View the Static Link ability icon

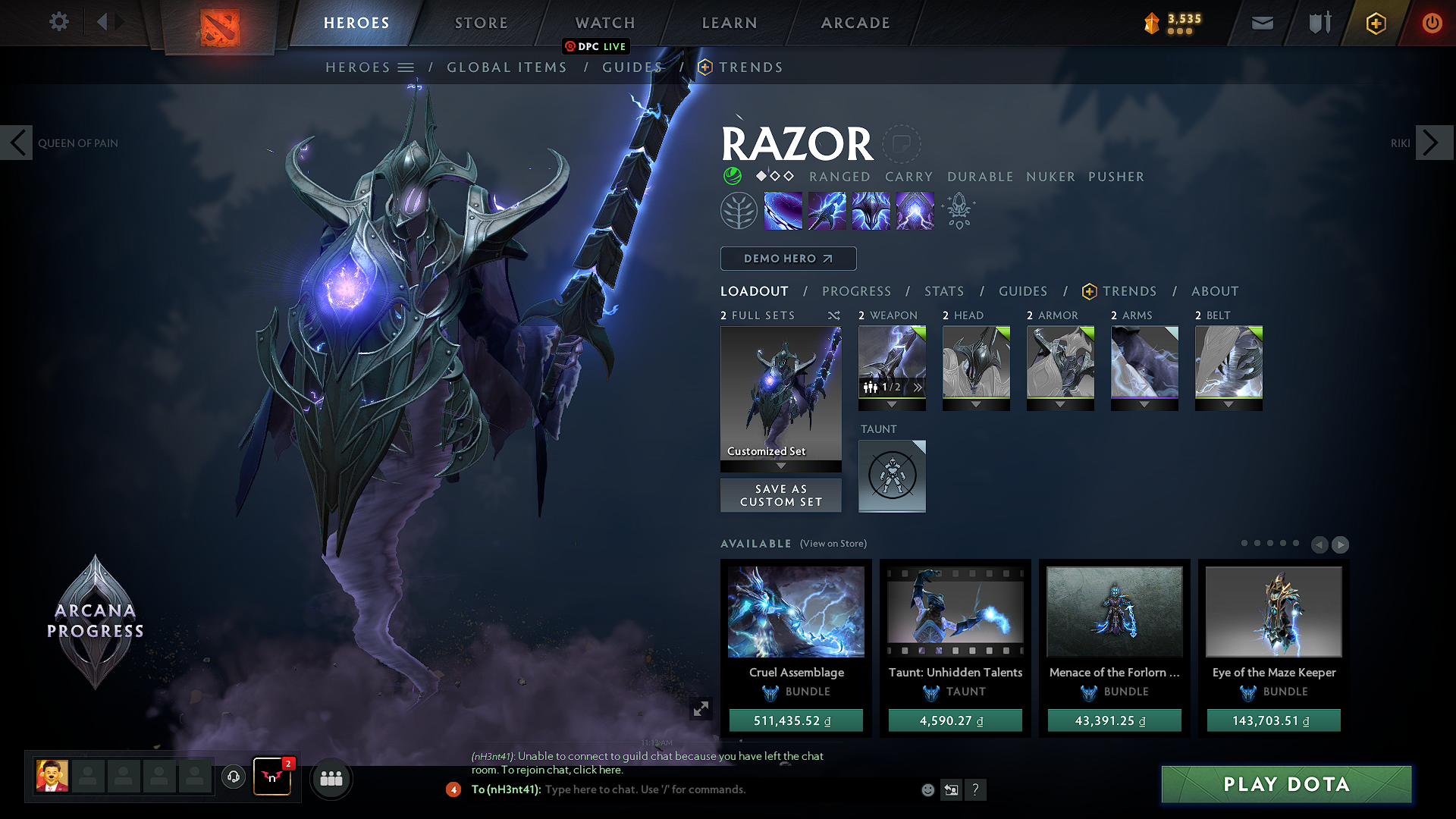point(827,210)
